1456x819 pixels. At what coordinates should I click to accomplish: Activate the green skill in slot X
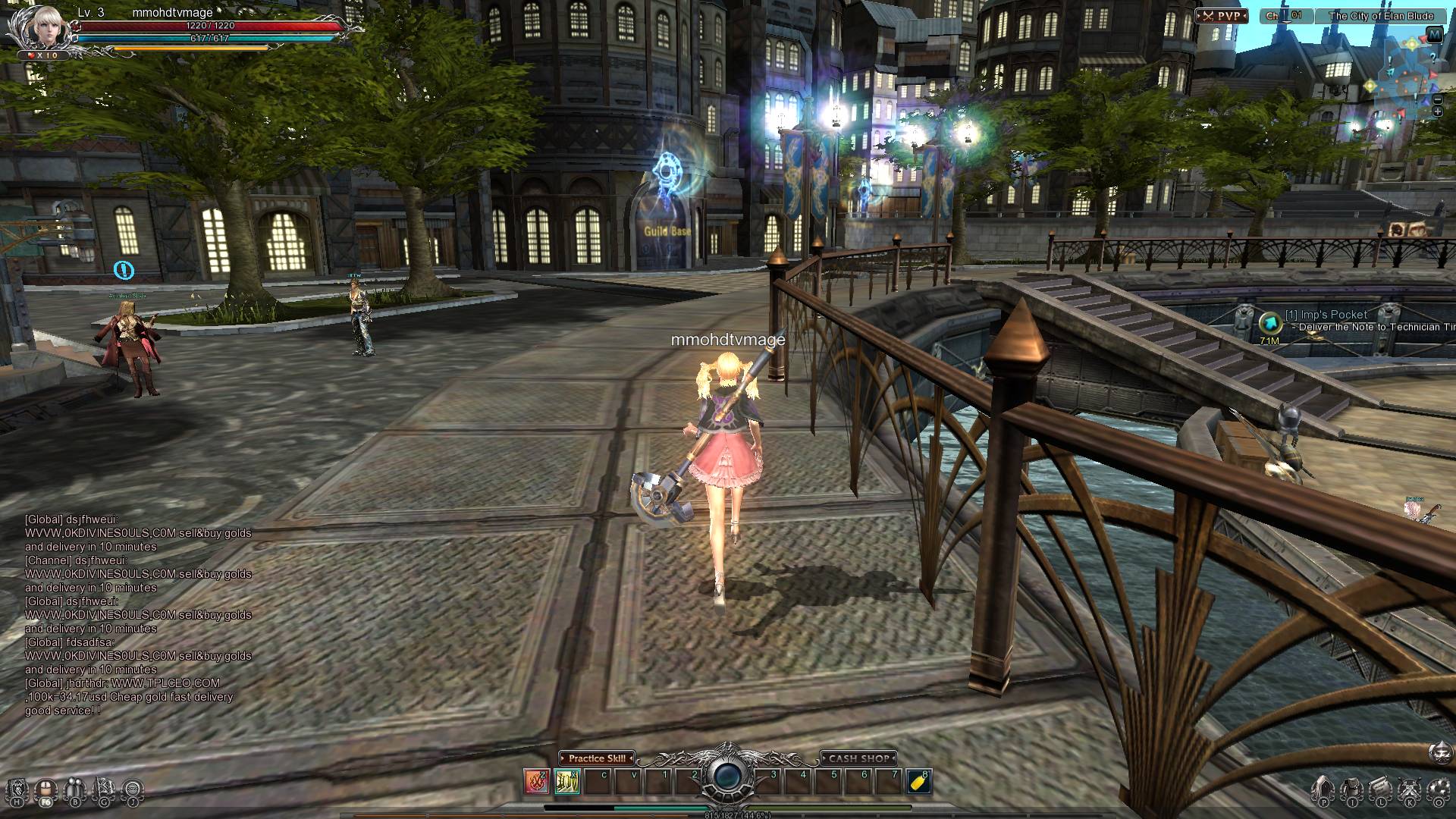pyautogui.click(x=567, y=781)
